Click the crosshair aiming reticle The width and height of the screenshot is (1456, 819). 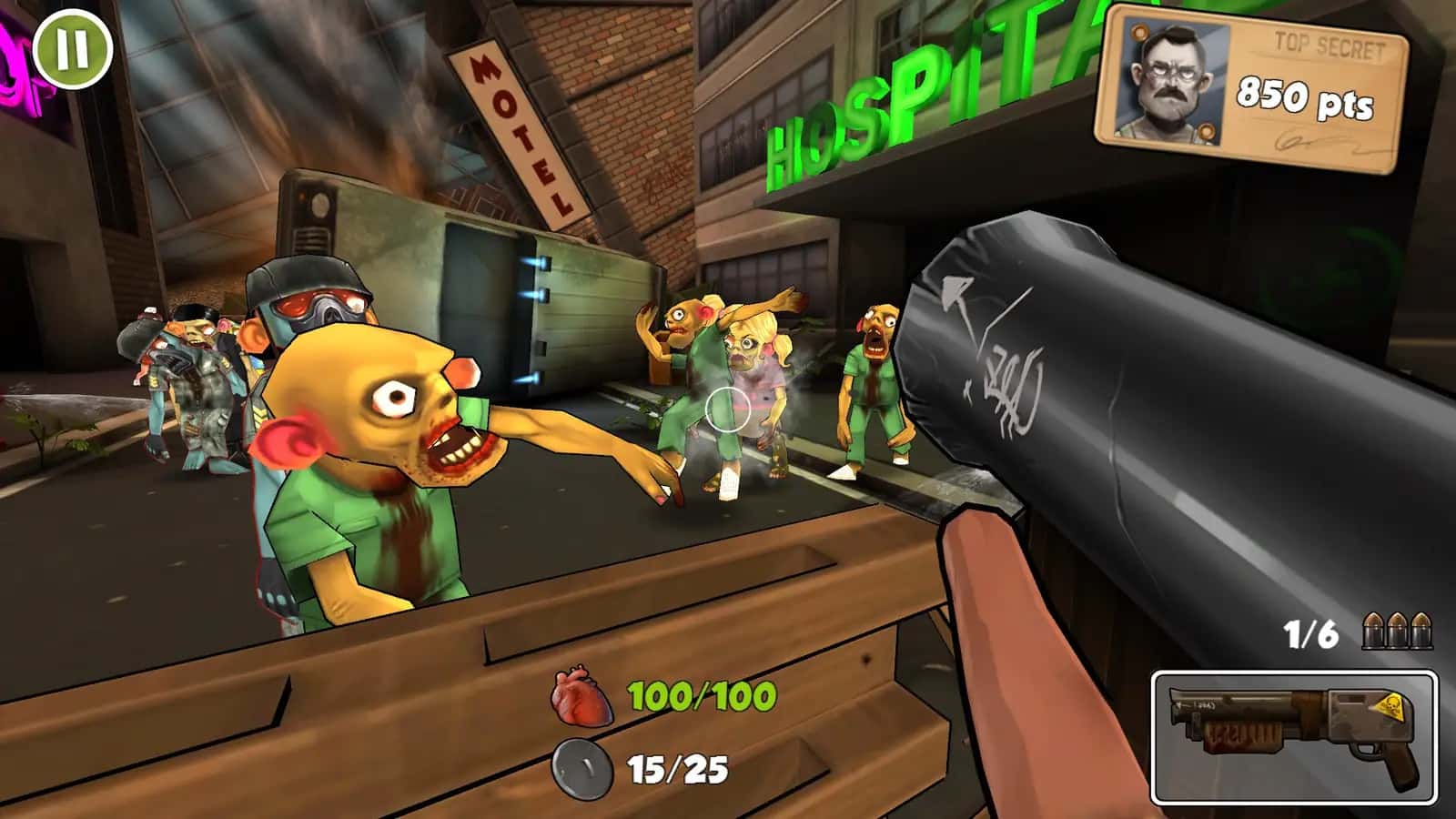coord(727,409)
